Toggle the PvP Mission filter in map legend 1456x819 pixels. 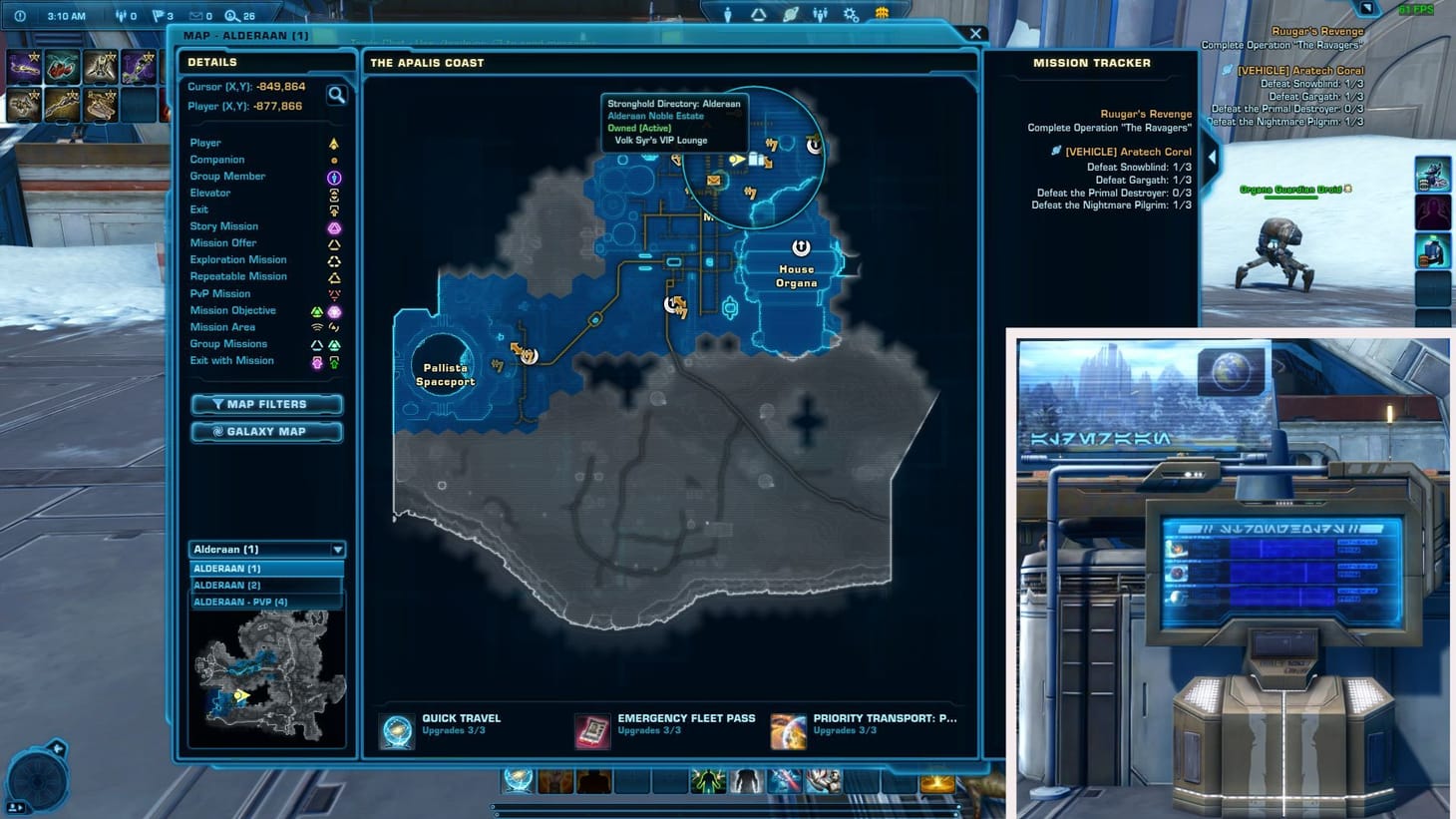pyautogui.click(x=334, y=293)
